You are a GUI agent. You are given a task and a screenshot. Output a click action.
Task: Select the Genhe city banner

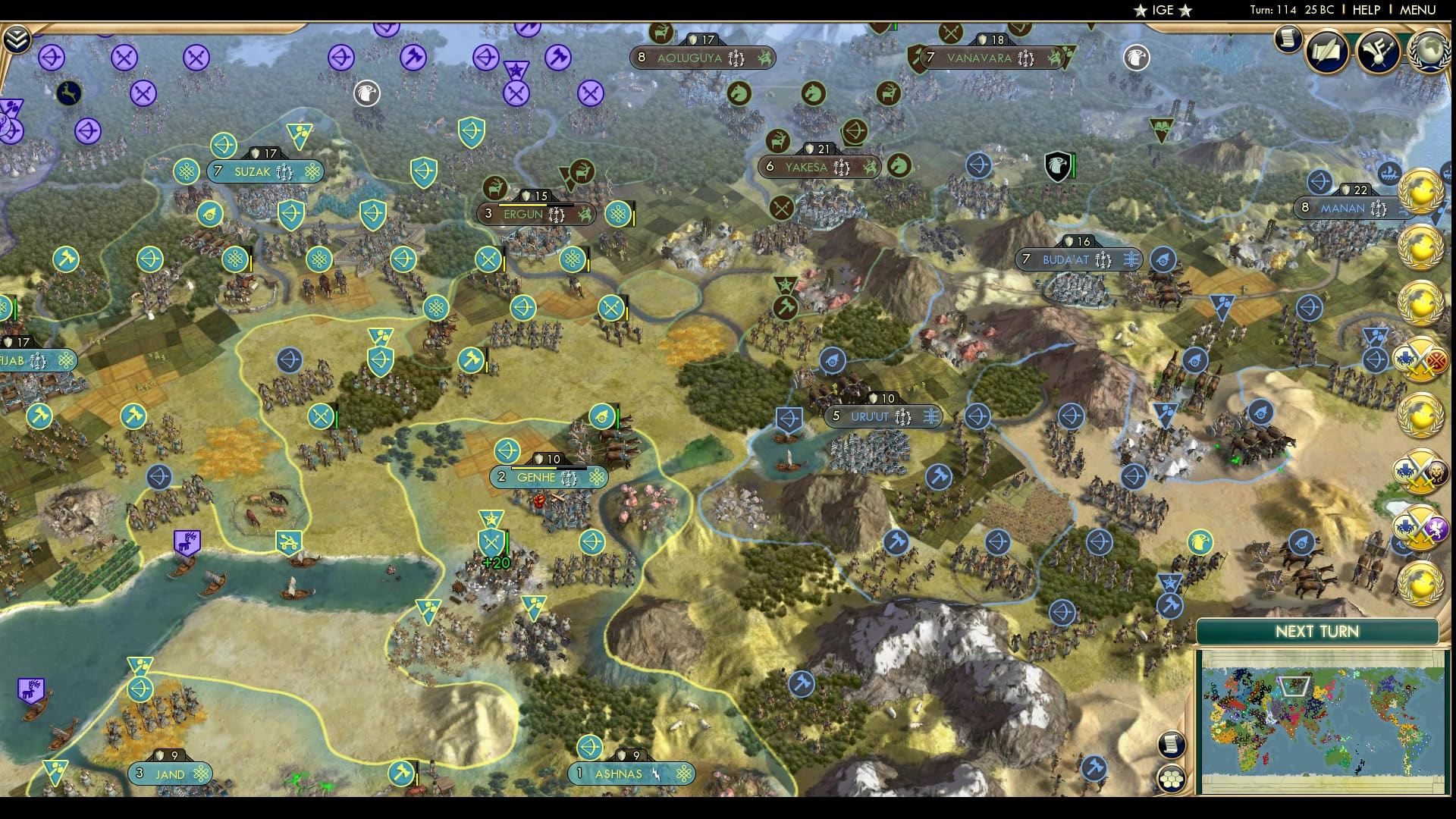click(x=548, y=477)
